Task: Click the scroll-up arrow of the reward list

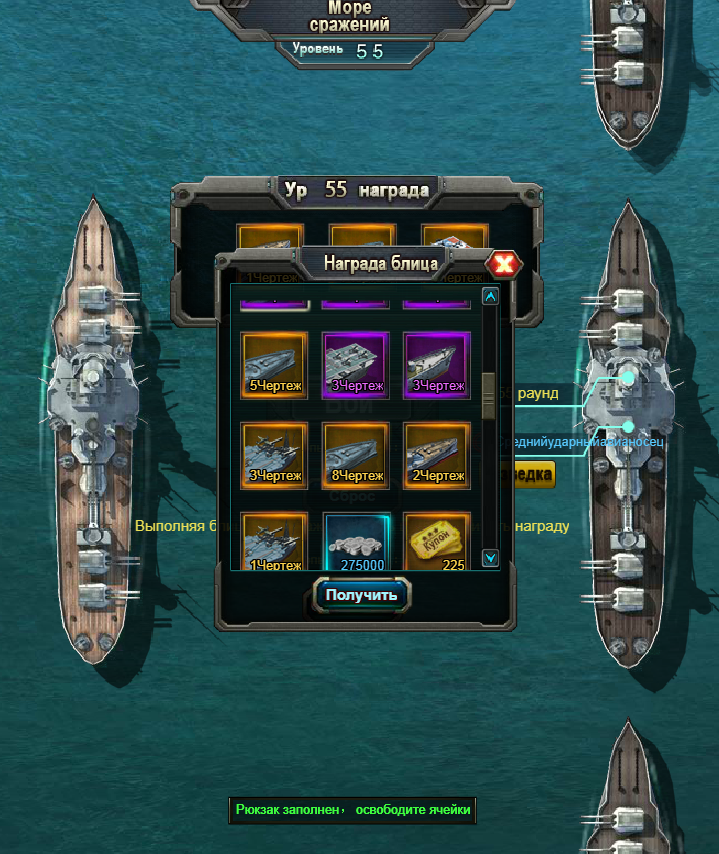Action: tap(490, 295)
